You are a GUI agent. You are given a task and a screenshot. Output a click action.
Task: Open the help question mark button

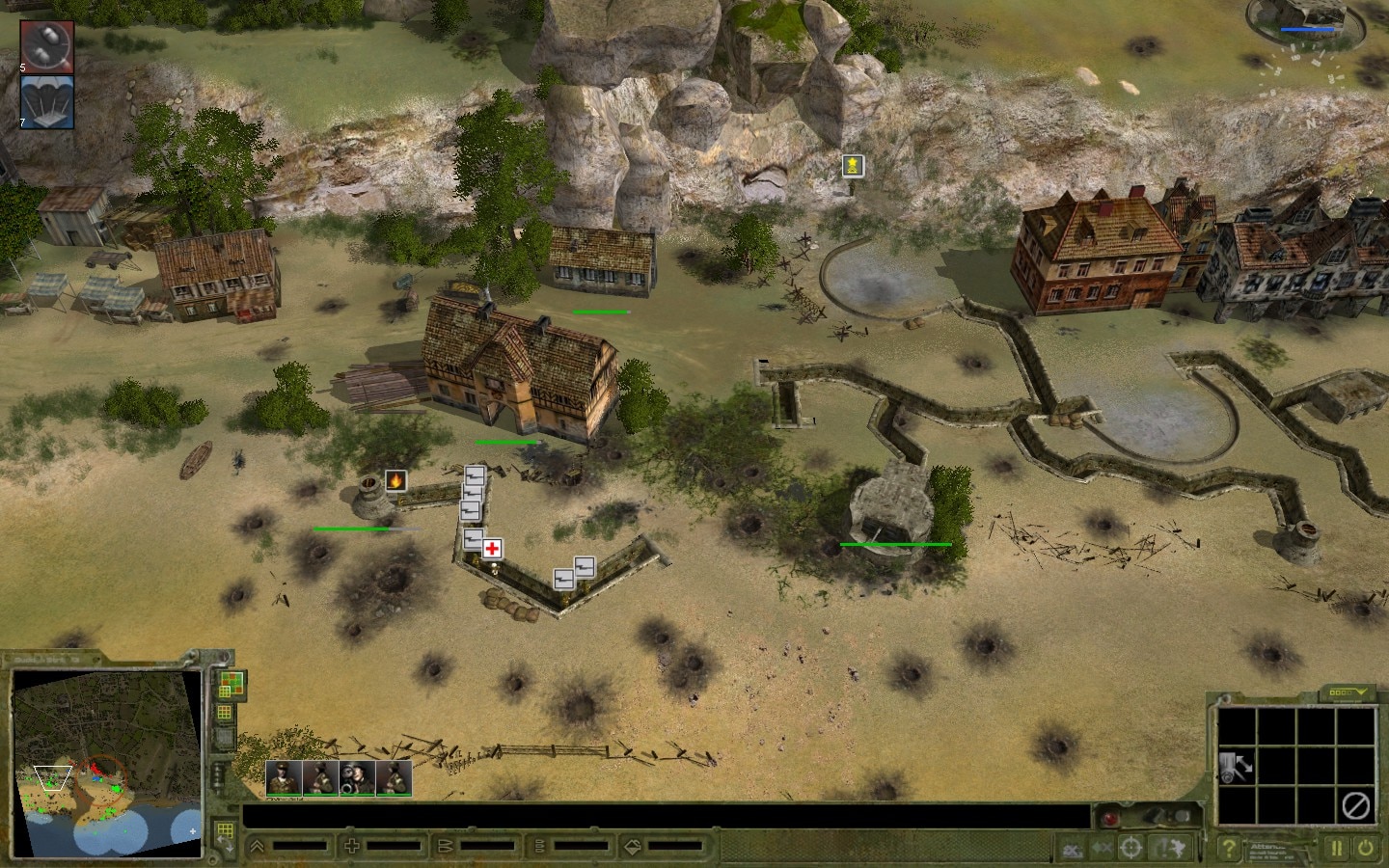[x=1228, y=849]
